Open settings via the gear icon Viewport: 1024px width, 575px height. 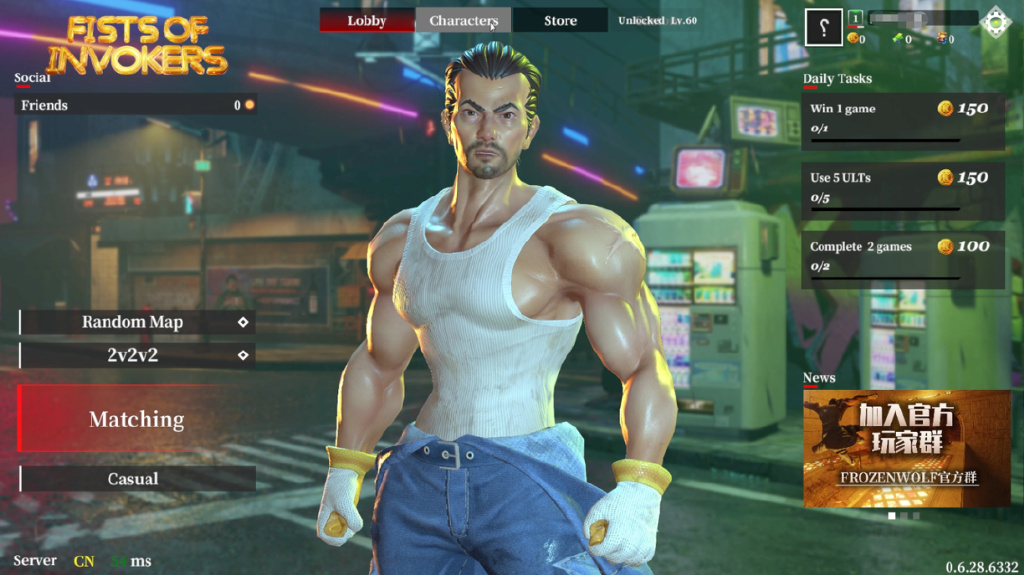[995, 22]
